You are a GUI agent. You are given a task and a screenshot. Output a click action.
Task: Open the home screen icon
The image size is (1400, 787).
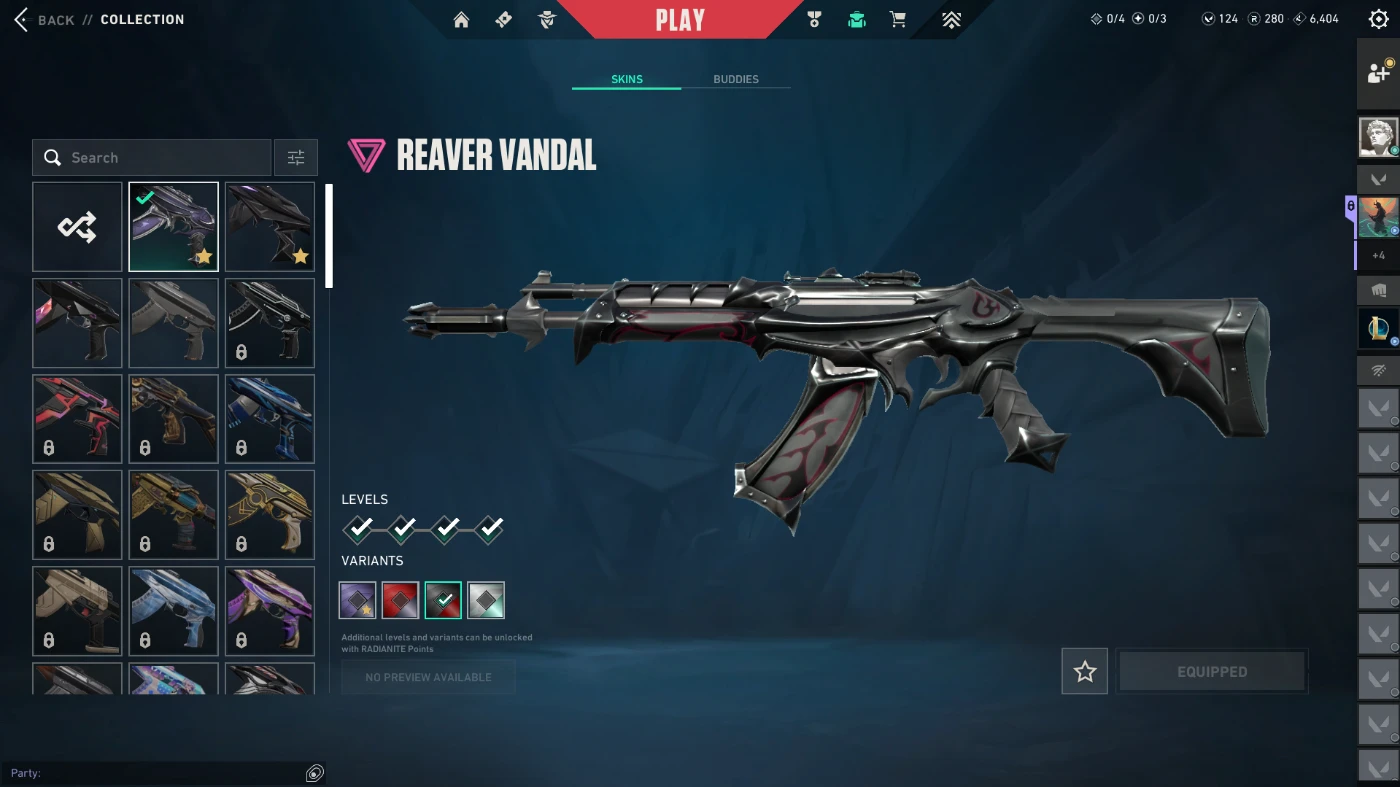(461, 20)
